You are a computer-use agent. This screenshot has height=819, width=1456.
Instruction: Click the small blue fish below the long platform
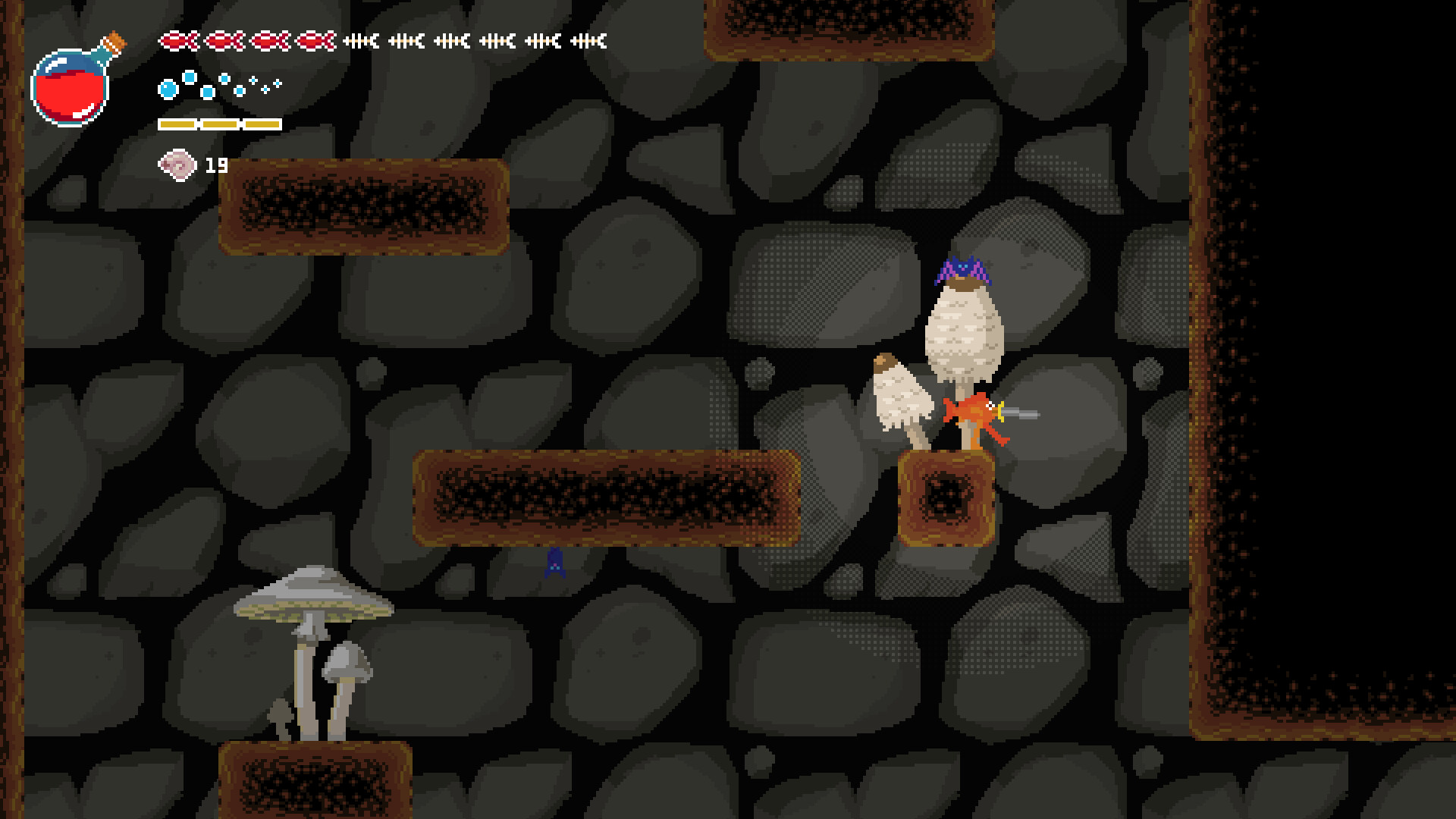coord(556,564)
